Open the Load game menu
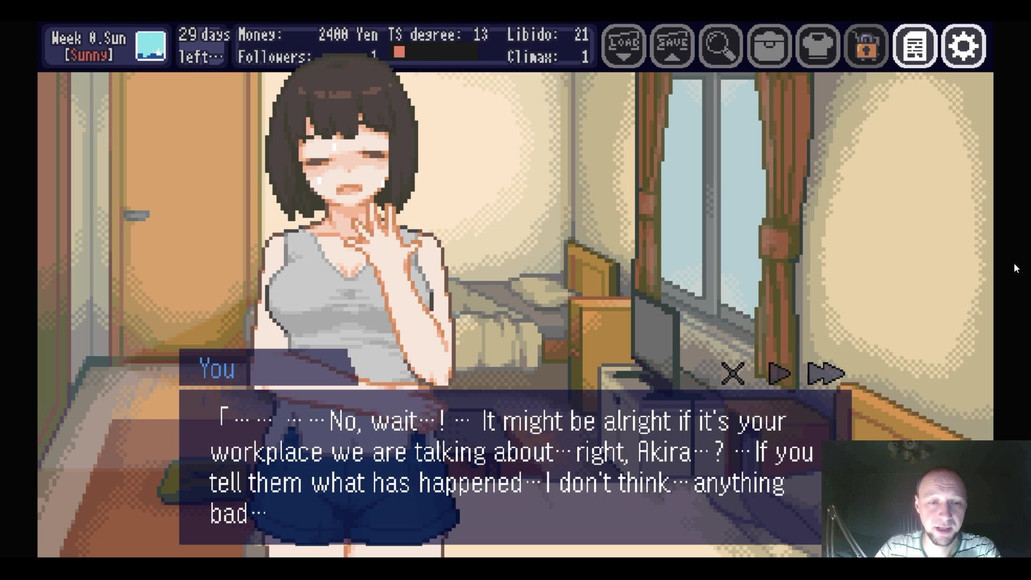This screenshot has height=580, width=1031. click(623, 46)
